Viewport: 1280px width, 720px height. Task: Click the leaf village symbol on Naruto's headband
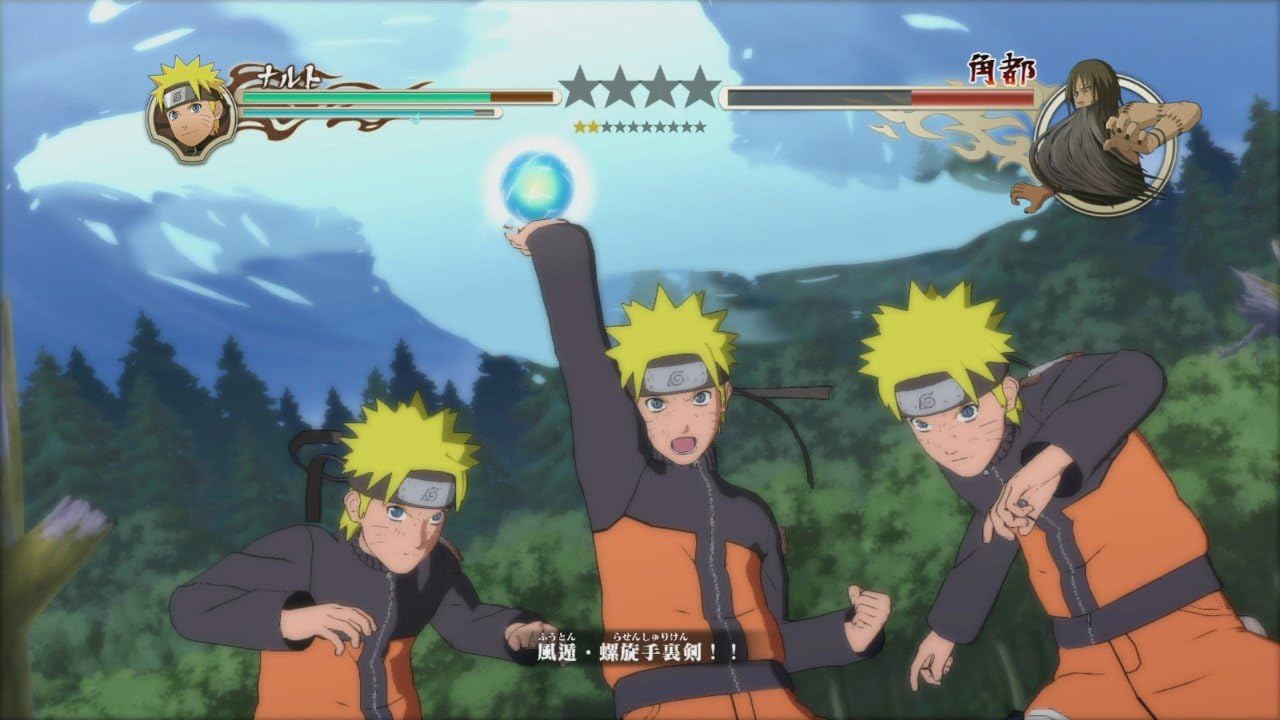click(x=676, y=379)
